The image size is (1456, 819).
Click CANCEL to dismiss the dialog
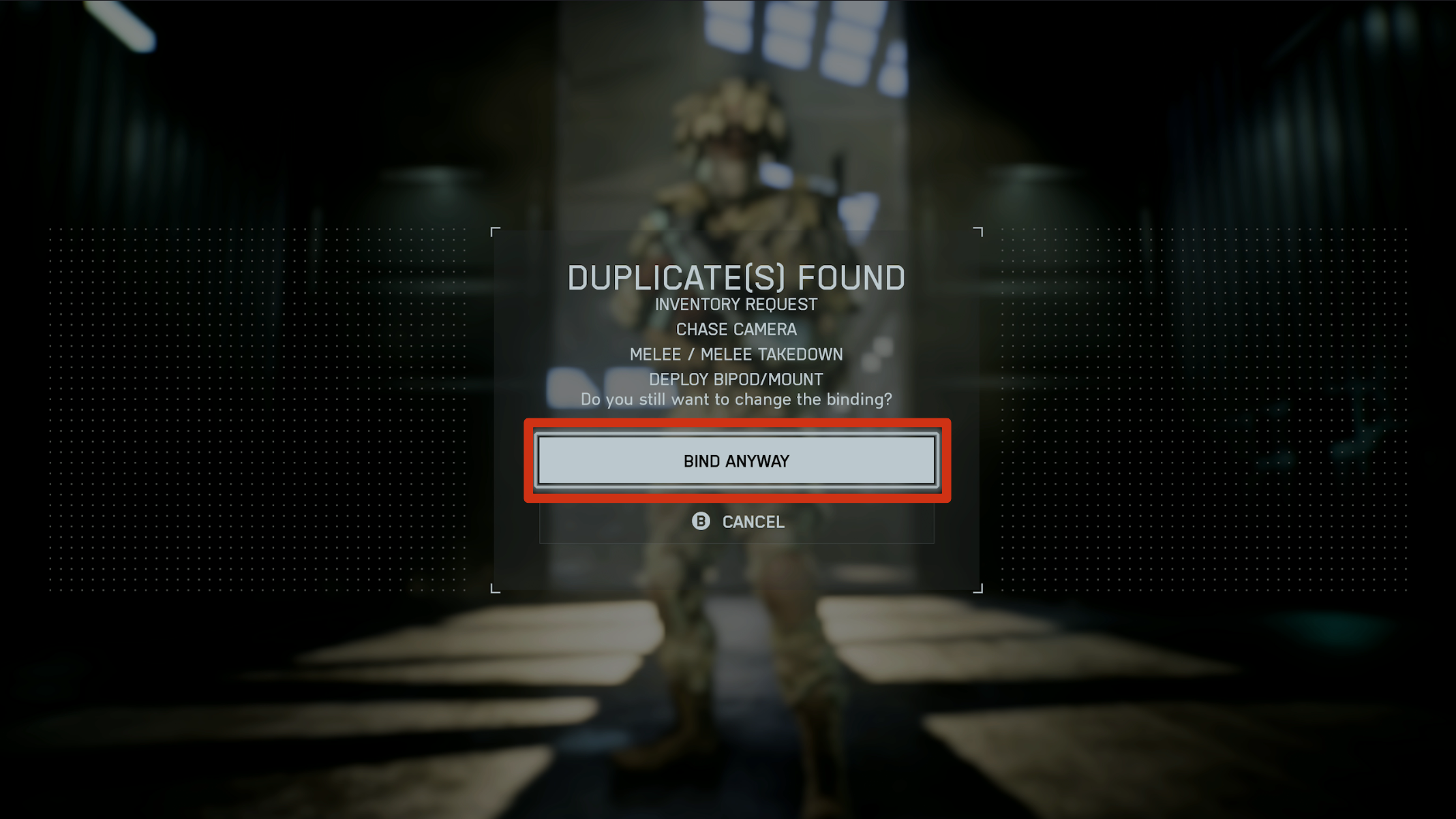[752, 522]
